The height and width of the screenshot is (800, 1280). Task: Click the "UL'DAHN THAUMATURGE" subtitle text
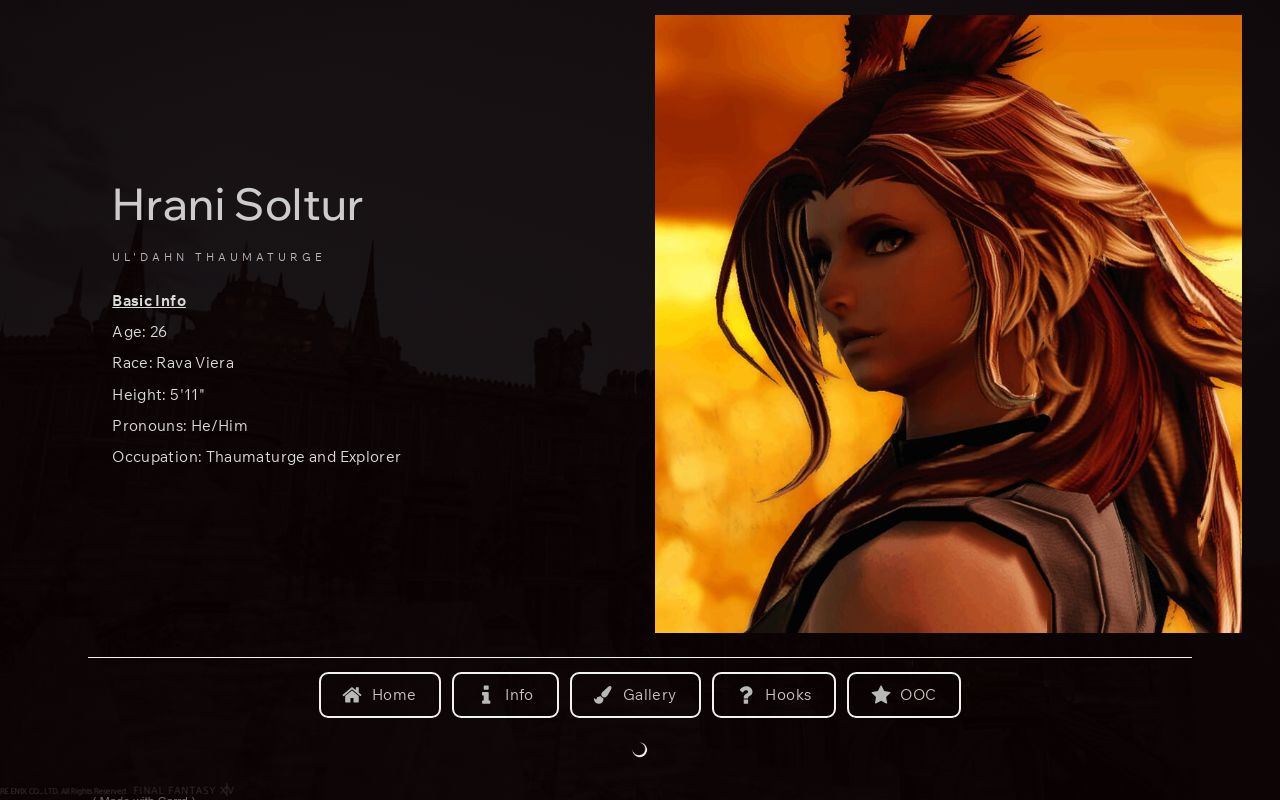(x=218, y=257)
